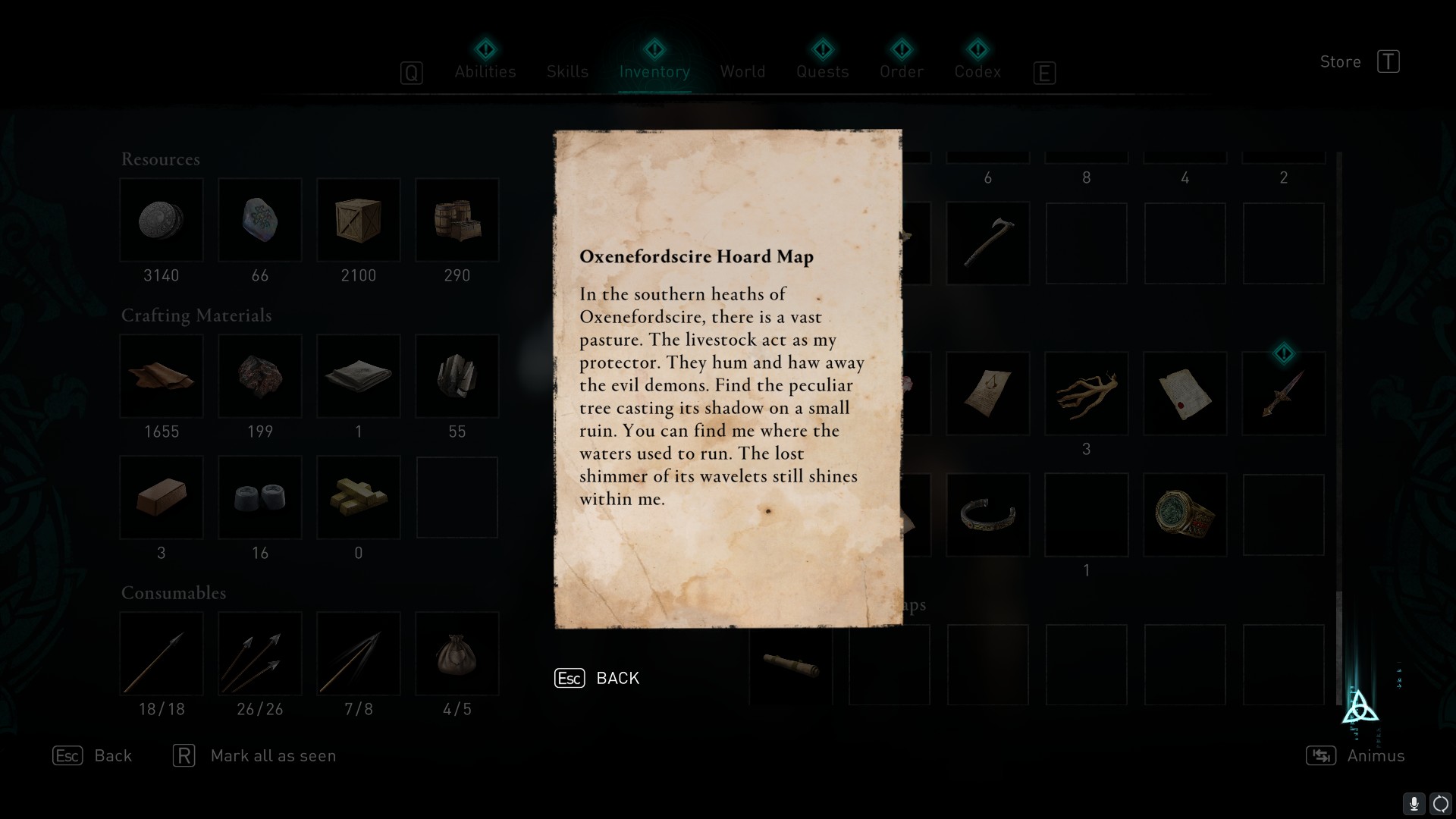Select the Inventory tab
The width and height of the screenshot is (1456, 819).
(654, 71)
